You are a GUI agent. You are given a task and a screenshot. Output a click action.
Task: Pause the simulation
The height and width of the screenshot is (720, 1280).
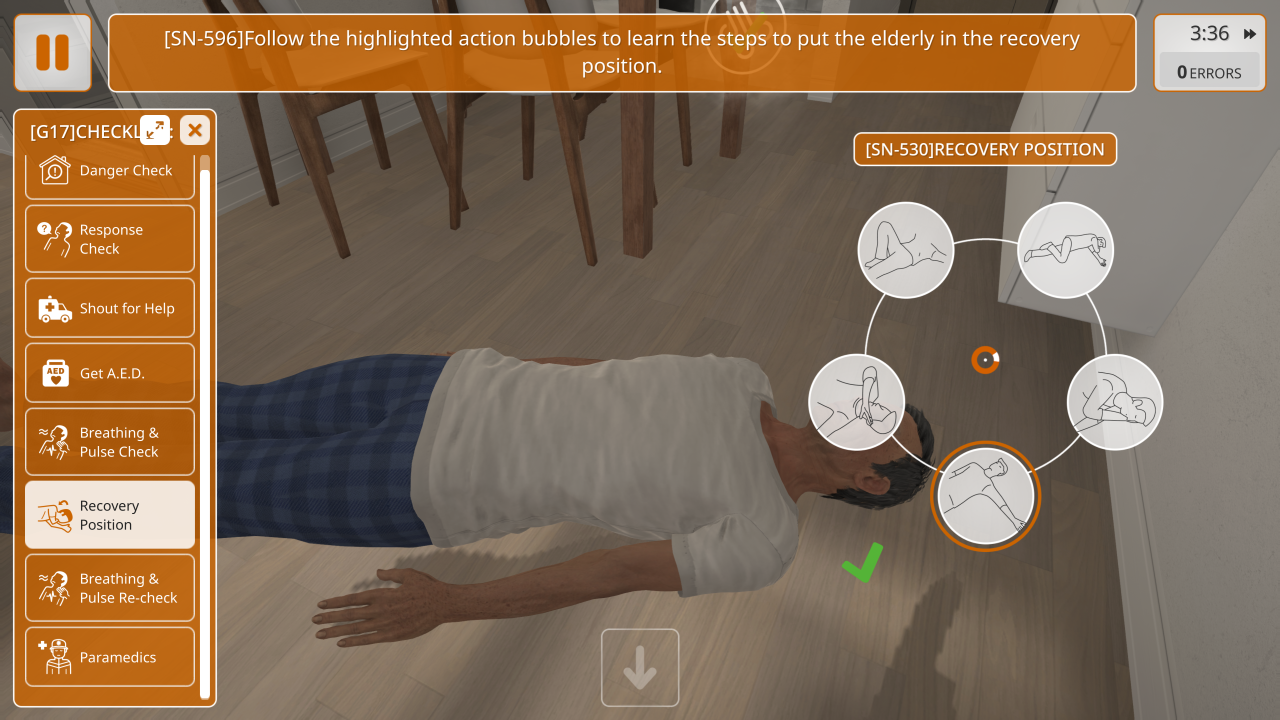click(x=52, y=53)
